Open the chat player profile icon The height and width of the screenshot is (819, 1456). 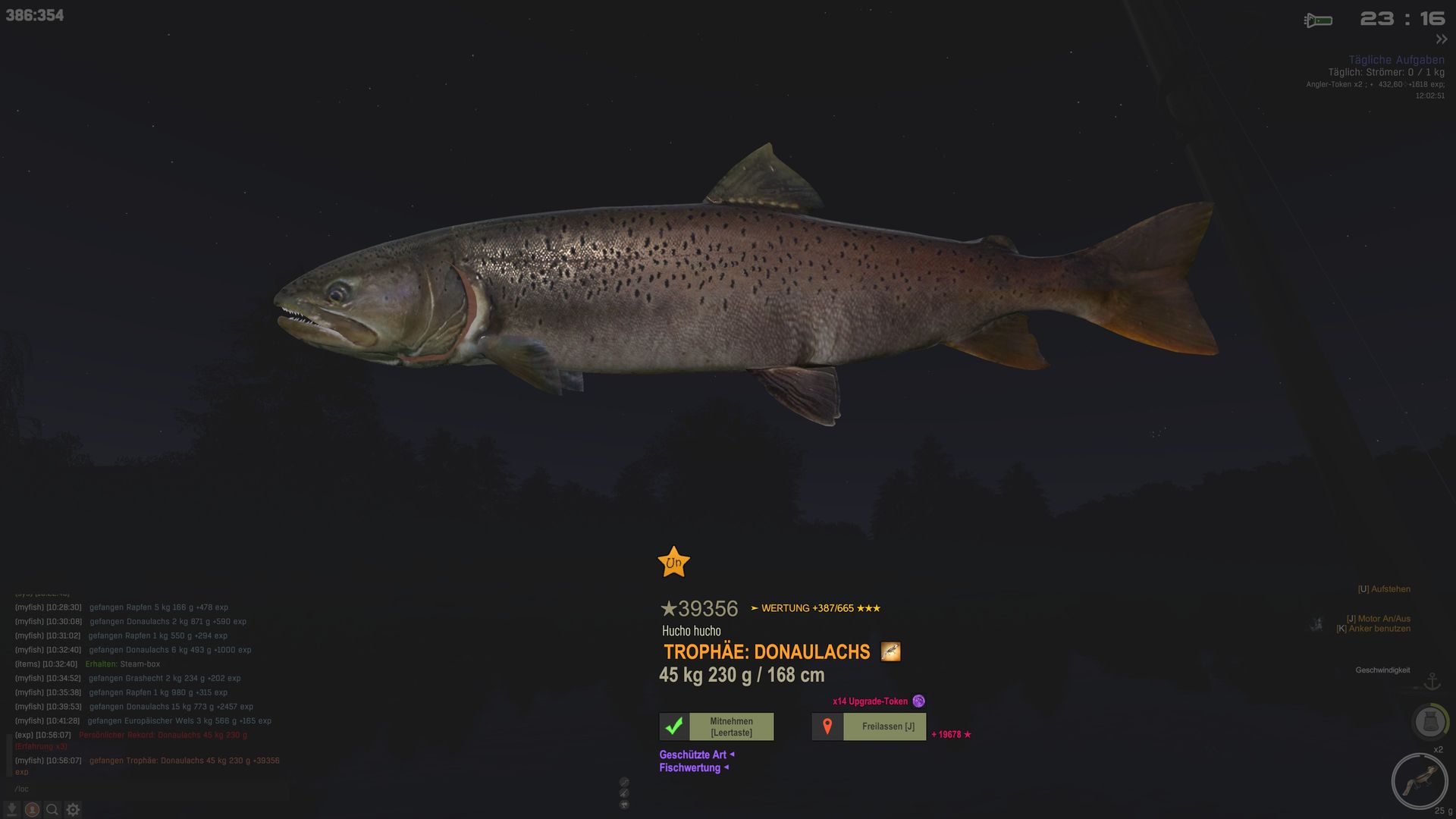click(x=32, y=809)
